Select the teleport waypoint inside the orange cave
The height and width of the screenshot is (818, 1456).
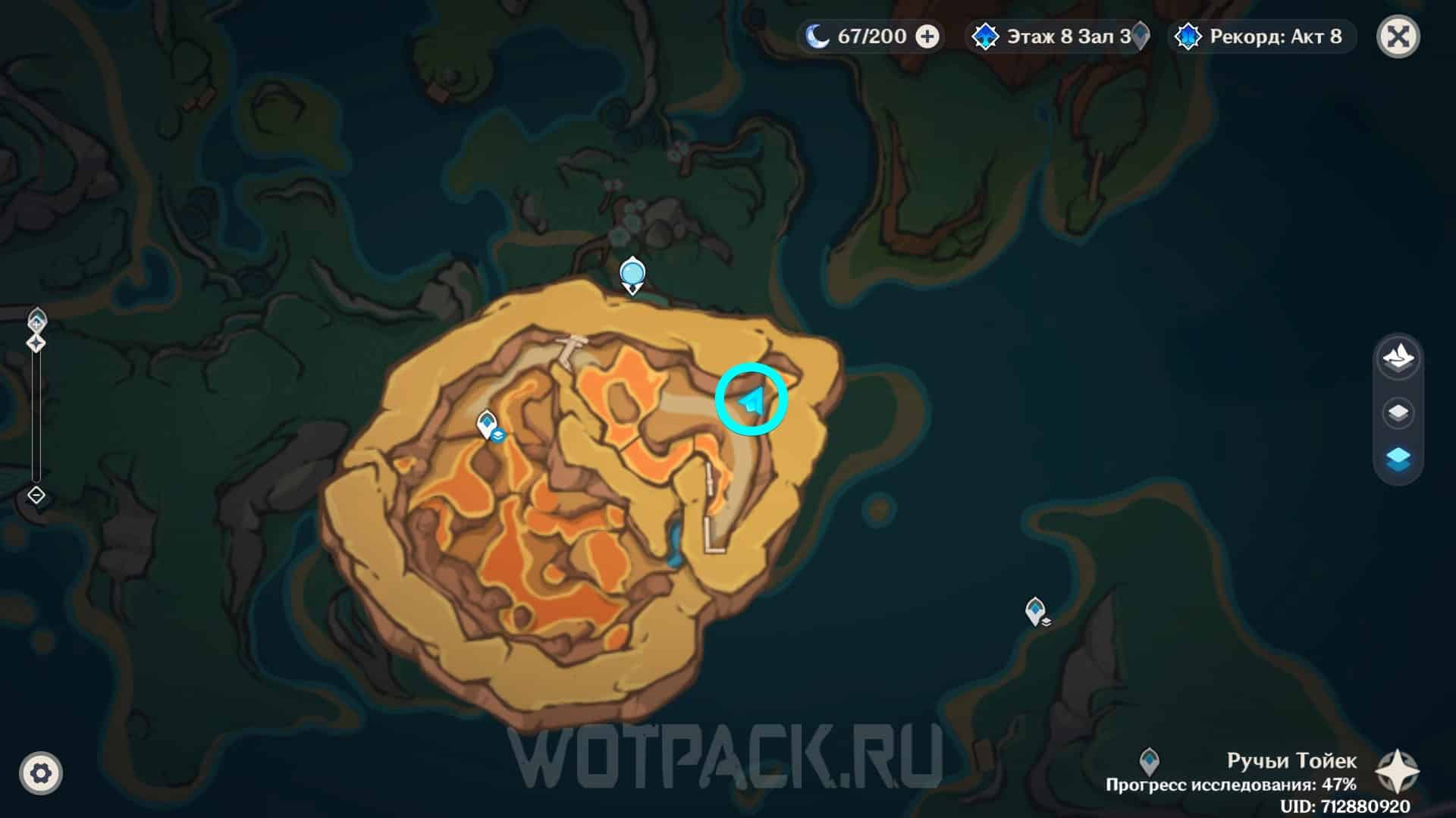(x=486, y=423)
